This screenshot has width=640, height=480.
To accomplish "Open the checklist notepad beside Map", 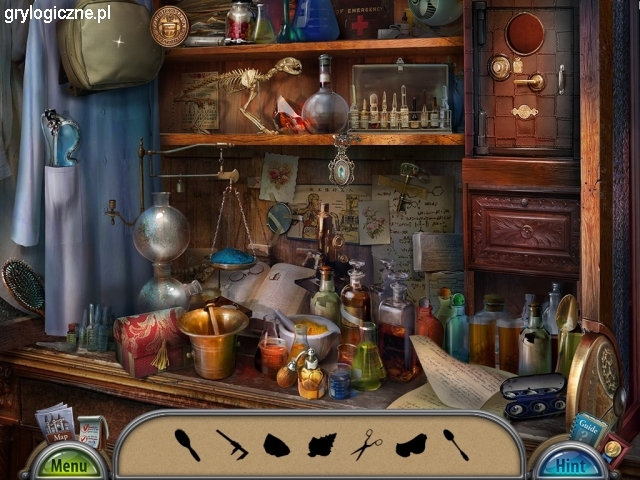I will tap(91, 431).
